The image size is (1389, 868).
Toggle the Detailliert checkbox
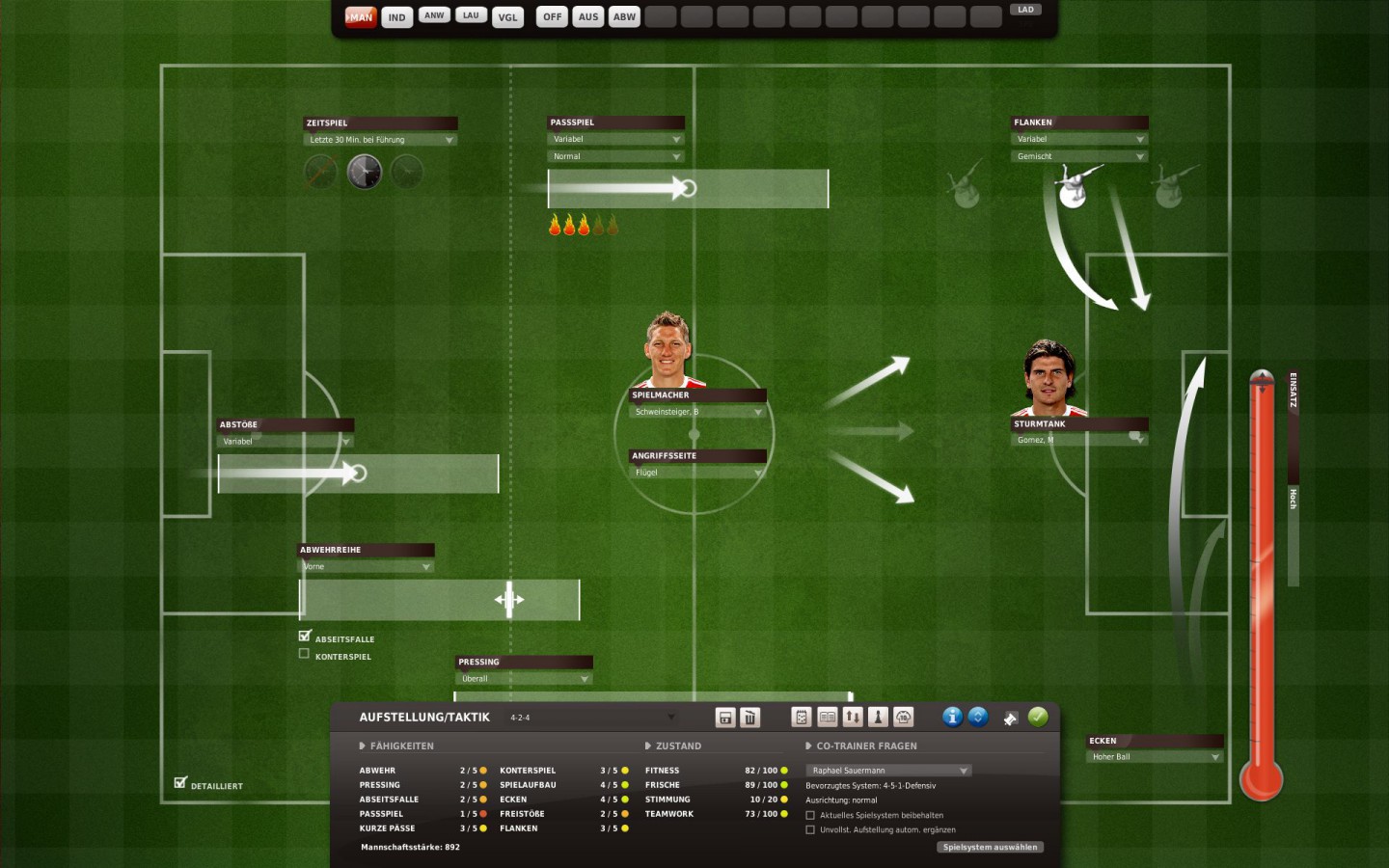179,781
